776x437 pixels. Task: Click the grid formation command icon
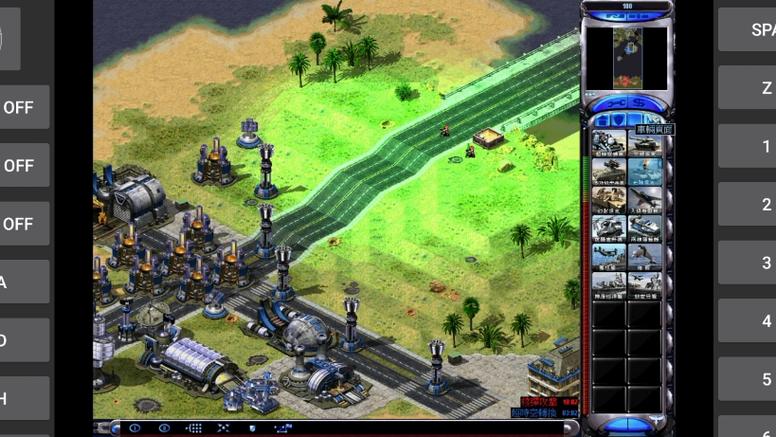tap(194, 428)
